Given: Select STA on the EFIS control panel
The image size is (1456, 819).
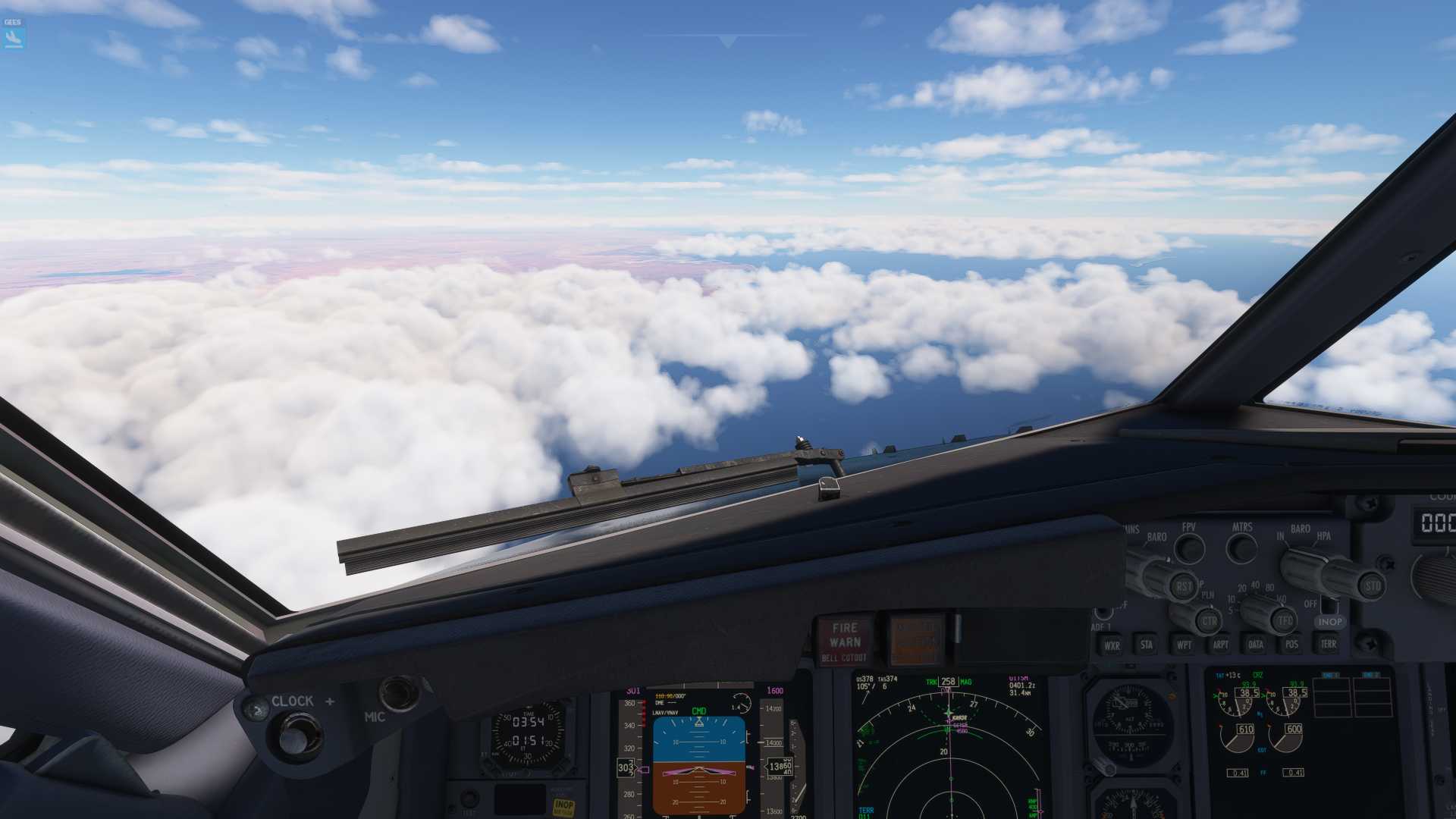Looking at the screenshot, I should pyautogui.click(x=1147, y=645).
